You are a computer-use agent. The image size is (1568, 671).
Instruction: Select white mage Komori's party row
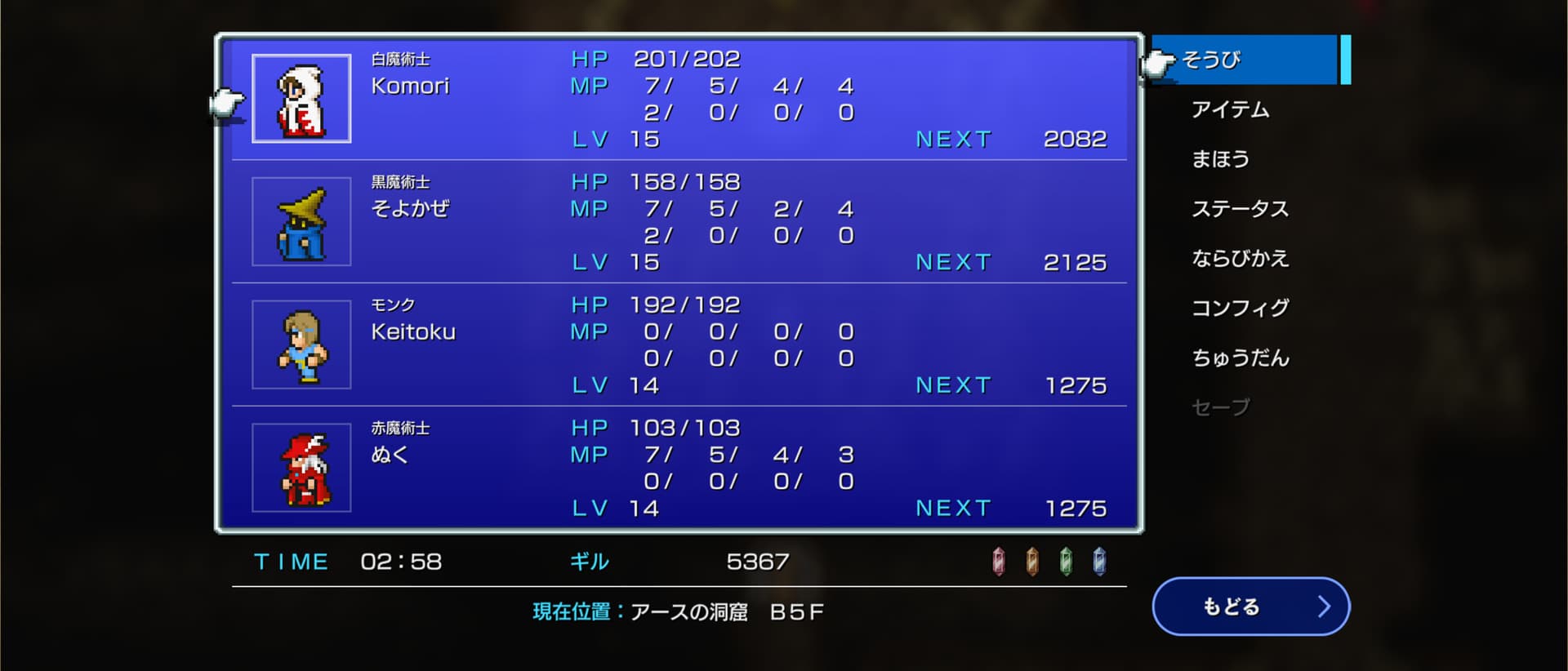pos(678,99)
